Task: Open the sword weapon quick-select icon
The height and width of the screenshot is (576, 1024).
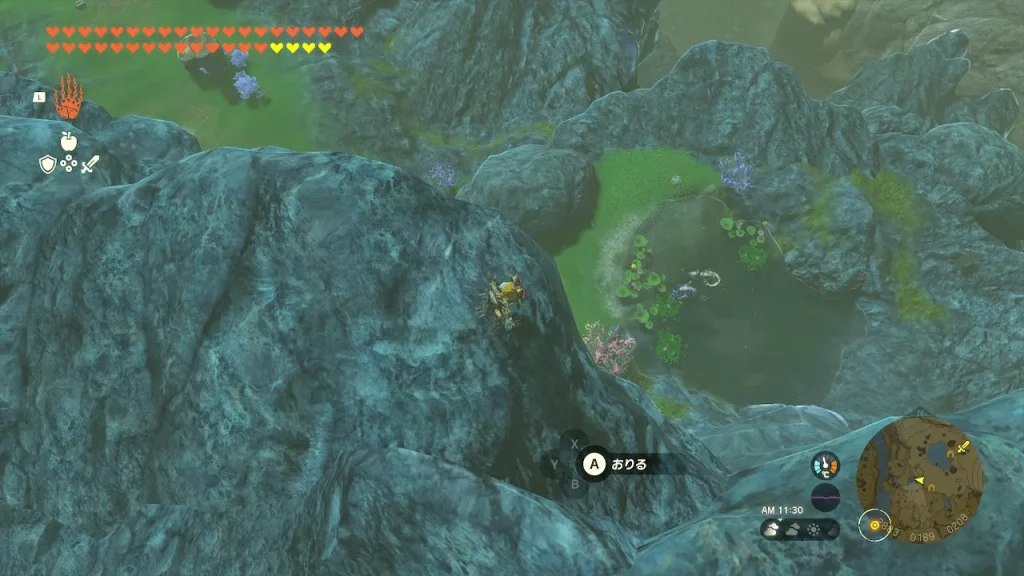Action: (x=89, y=163)
